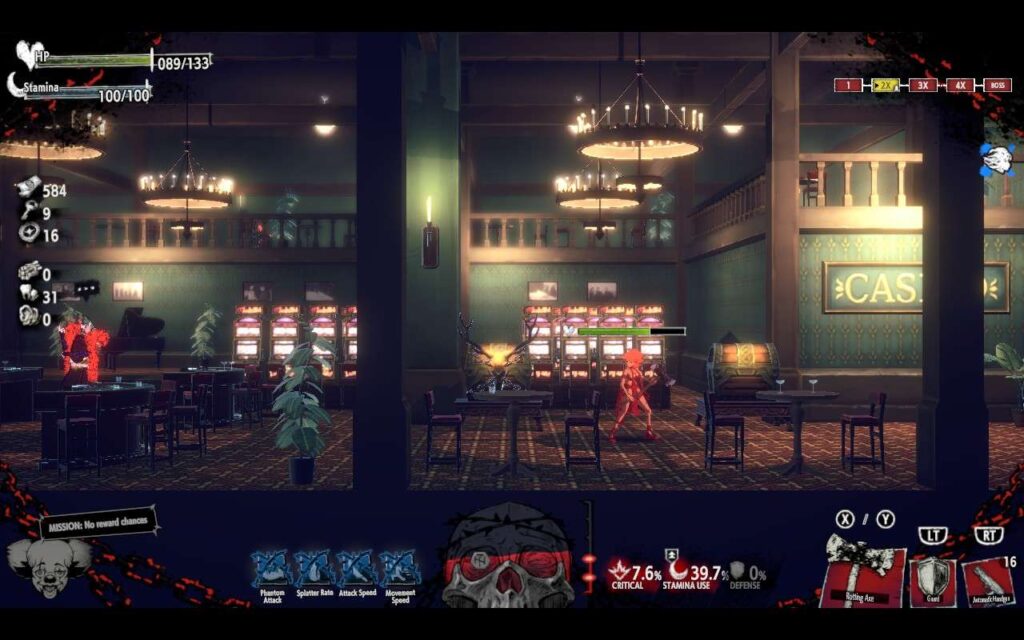1024x640 pixels.
Task: Select the highlighted 2X stage marker
Action: point(885,85)
